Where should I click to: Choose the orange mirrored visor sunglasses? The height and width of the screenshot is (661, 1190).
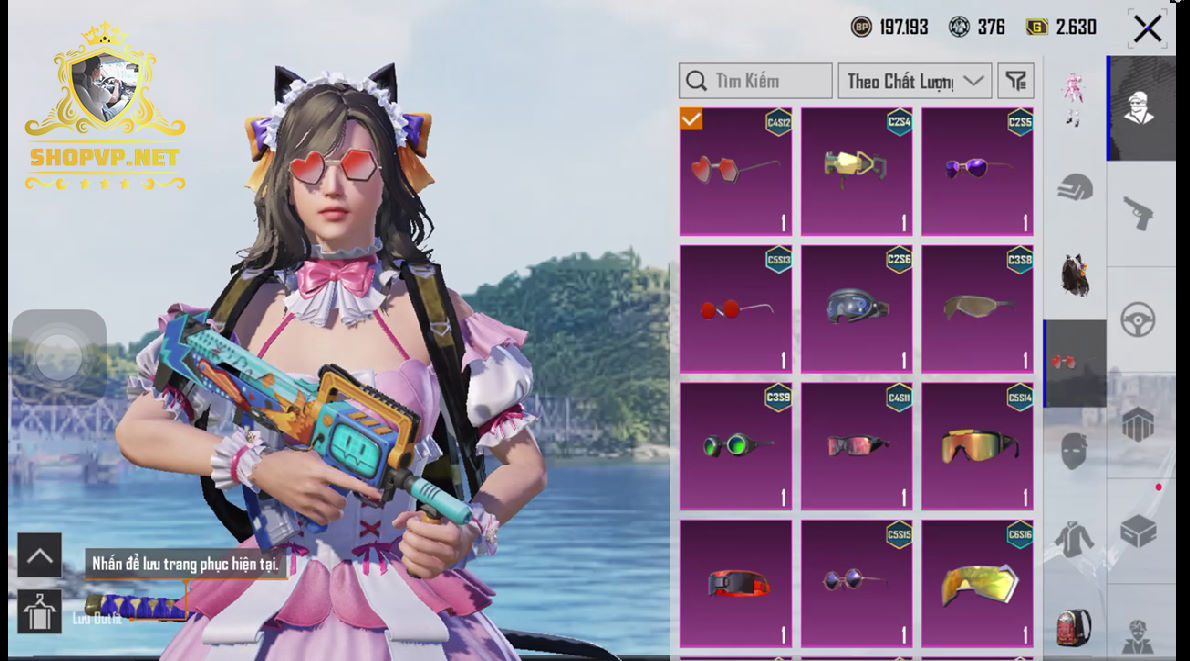pyautogui.click(x=977, y=446)
